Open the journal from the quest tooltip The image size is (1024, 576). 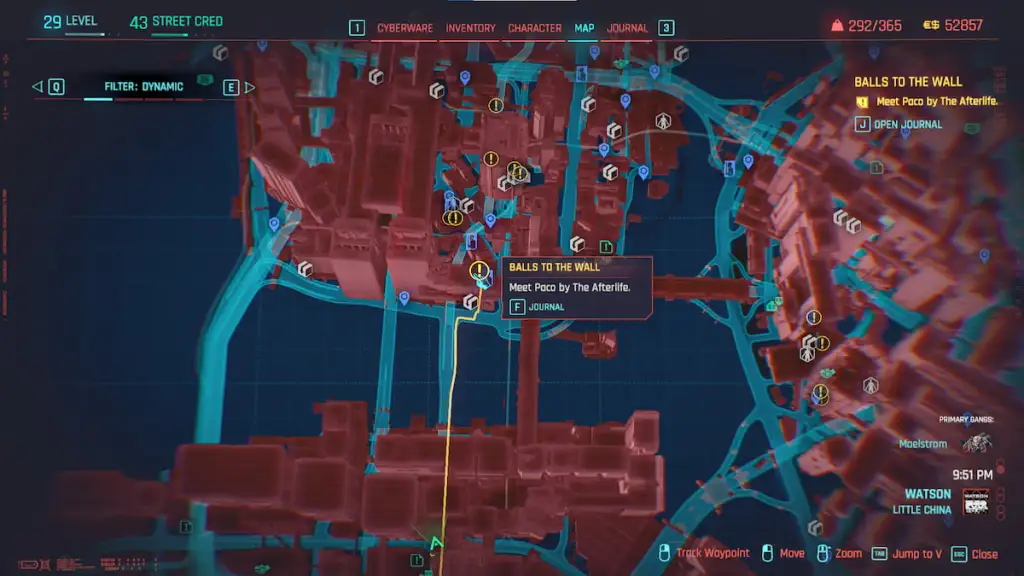tap(538, 307)
